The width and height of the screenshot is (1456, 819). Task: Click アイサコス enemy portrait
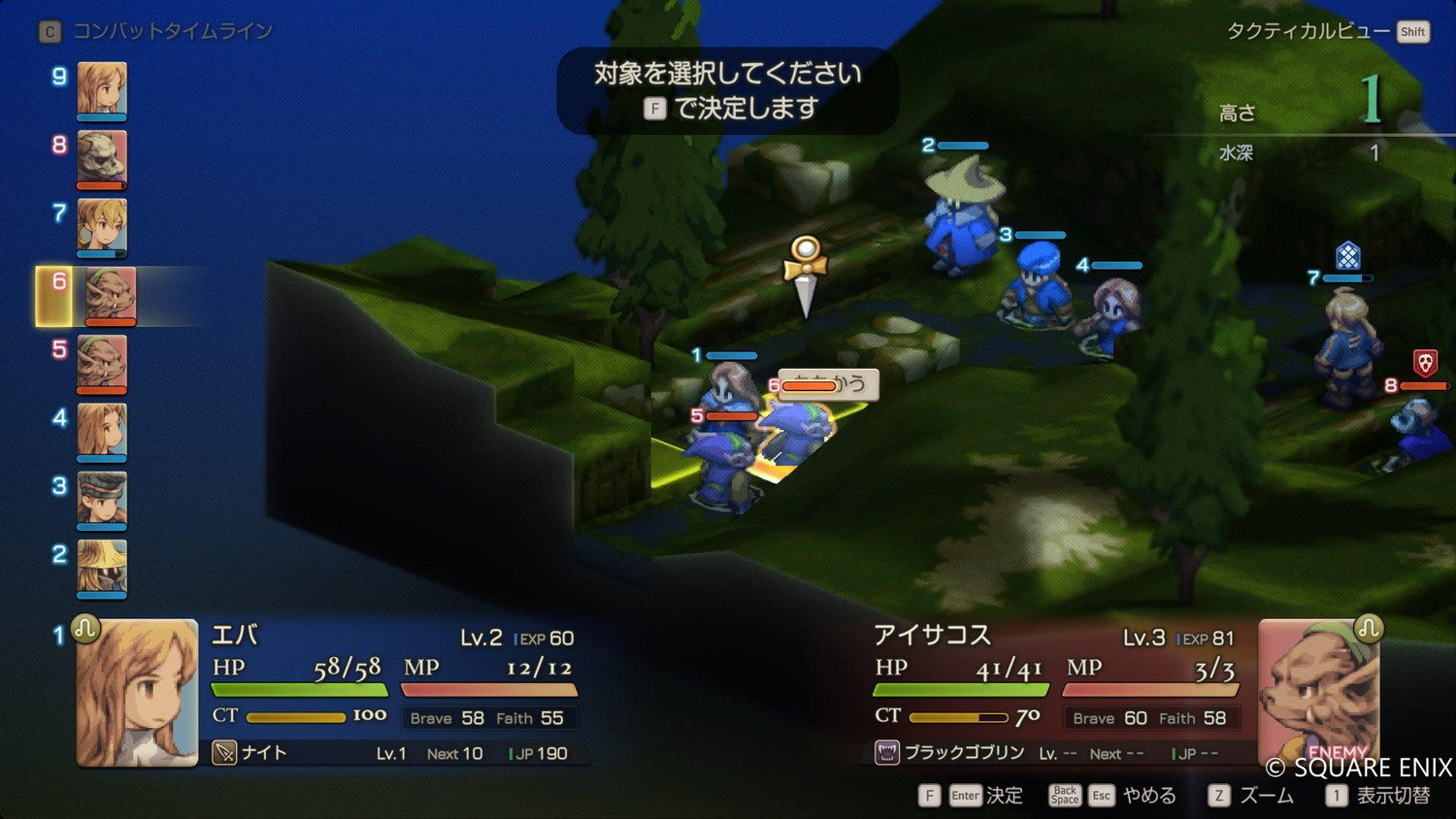tap(1318, 691)
